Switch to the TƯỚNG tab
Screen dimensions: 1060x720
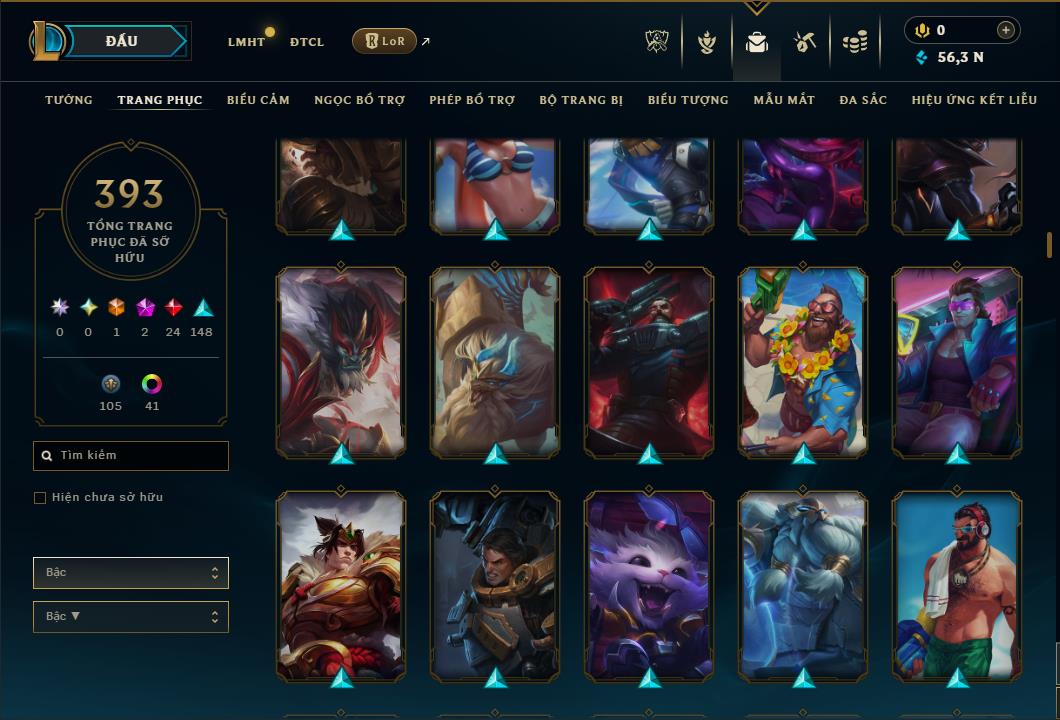pyautogui.click(x=69, y=100)
